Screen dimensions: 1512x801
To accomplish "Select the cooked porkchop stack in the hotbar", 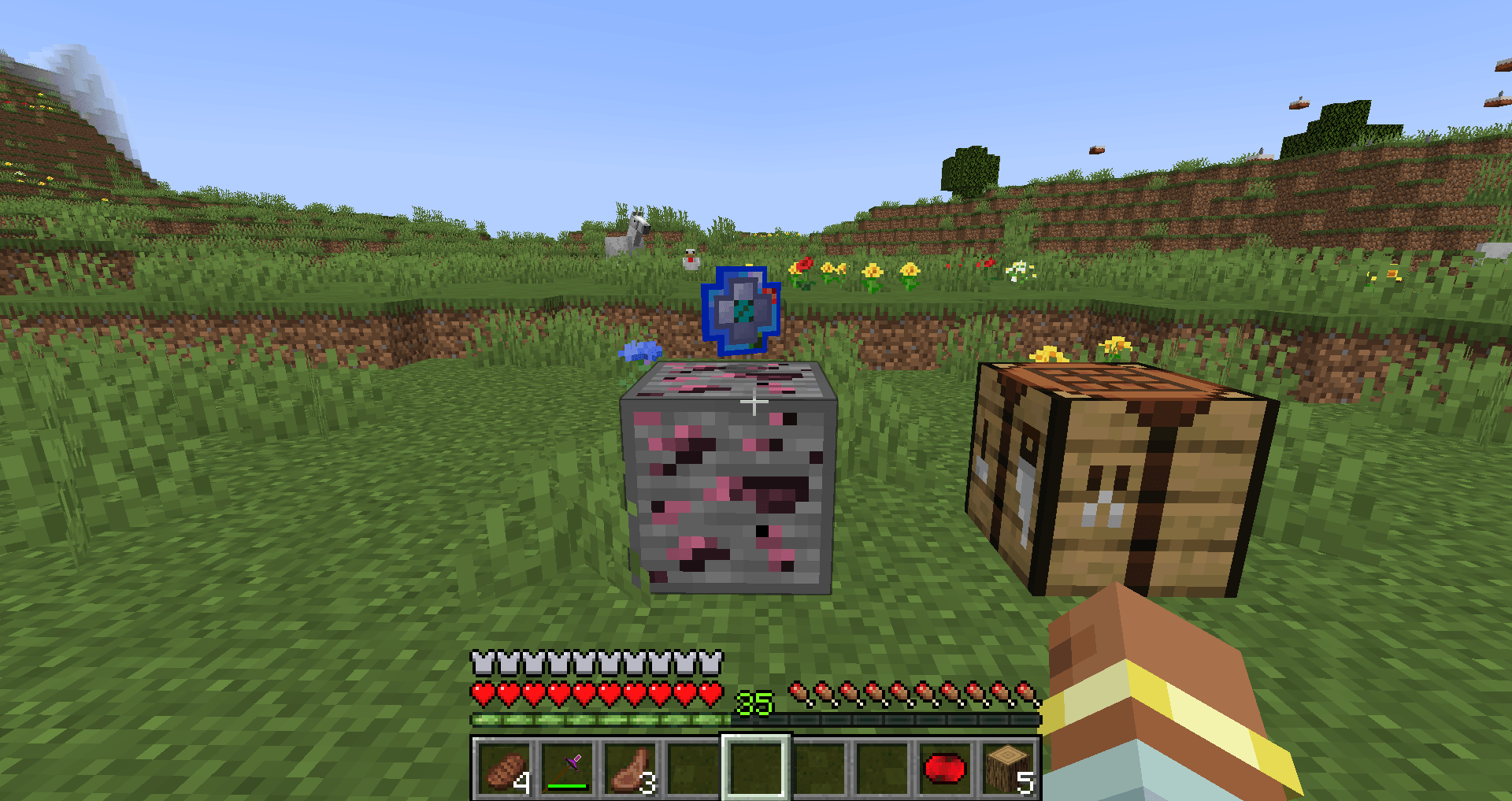I will pos(630,768).
